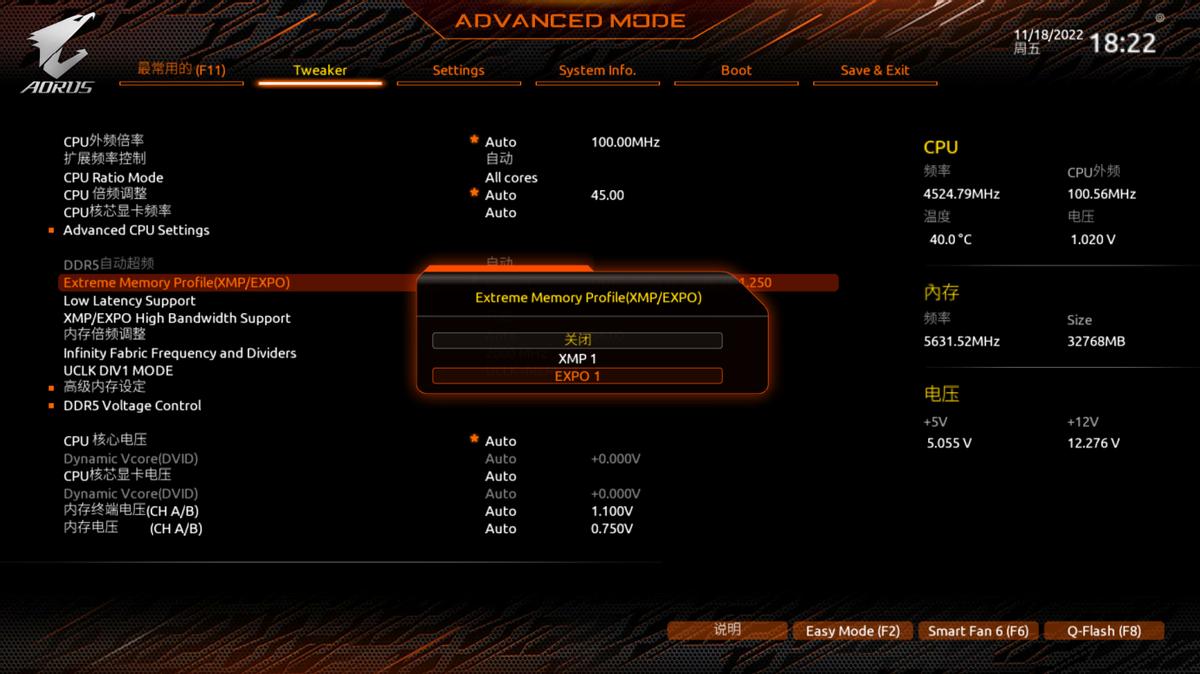Select the Tweaker tab
The height and width of the screenshot is (674, 1200).
tap(320, 70)
